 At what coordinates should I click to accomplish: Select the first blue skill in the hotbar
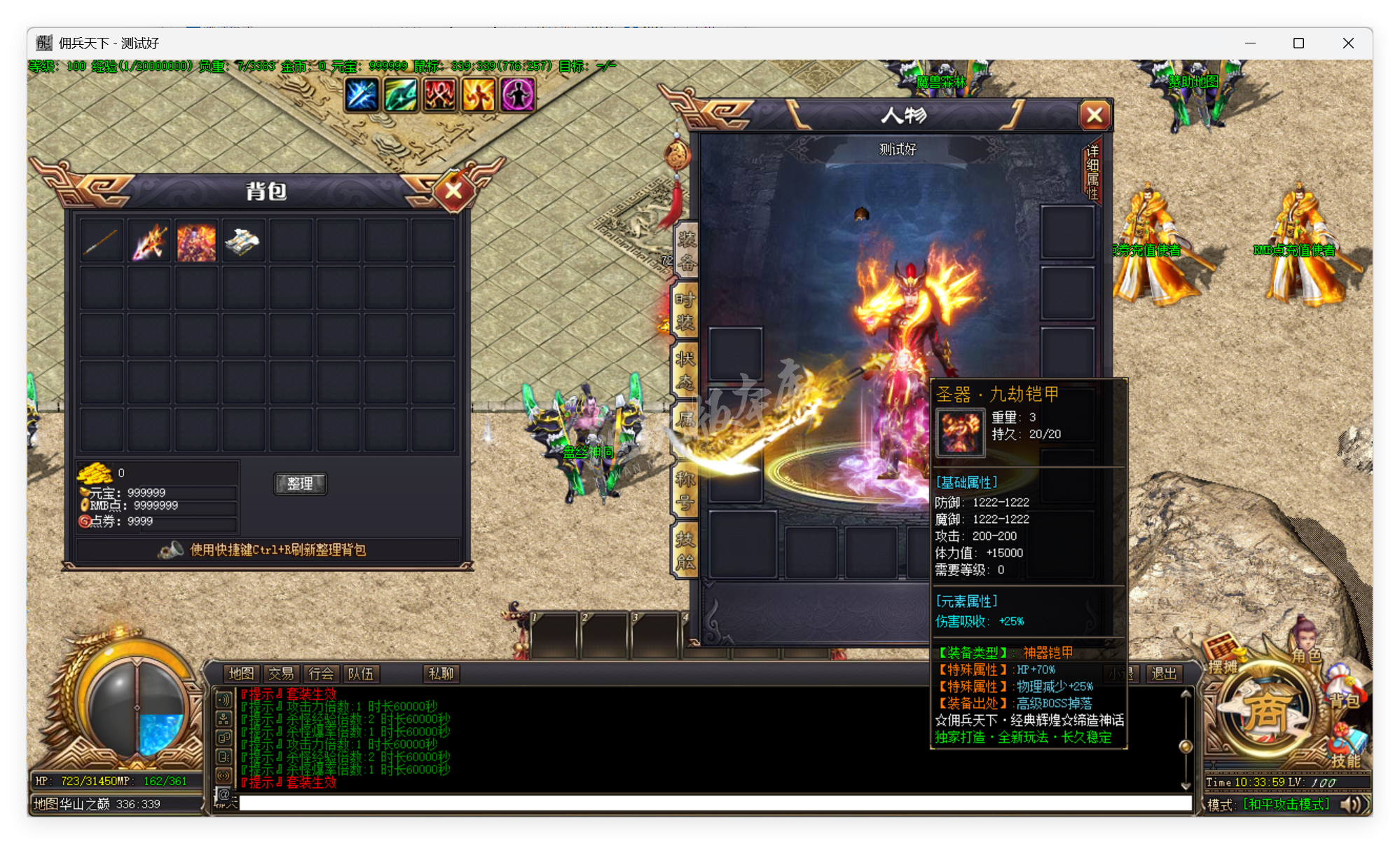(361, 95)
